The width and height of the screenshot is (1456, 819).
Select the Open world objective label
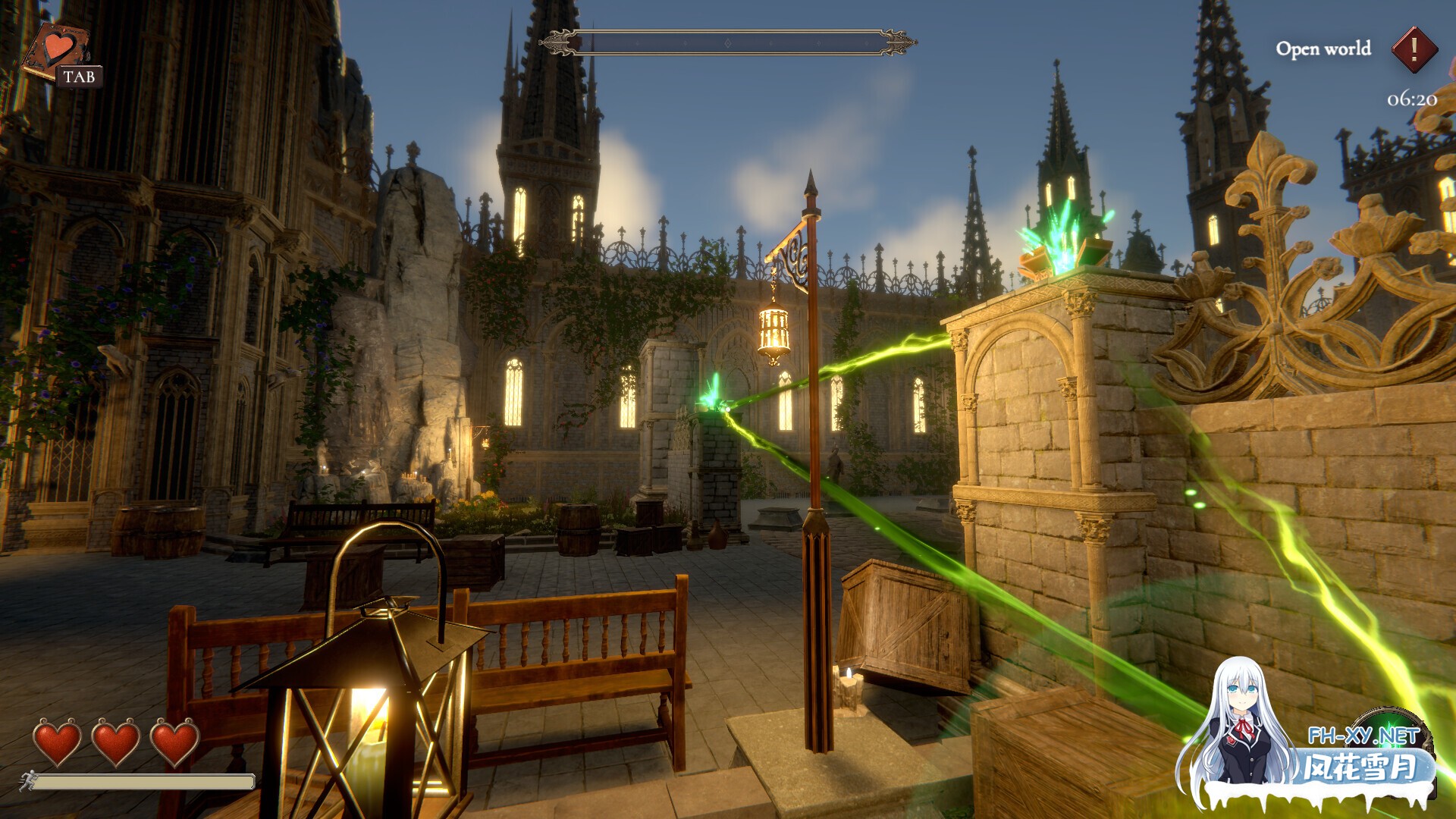(x=1323, y=49)
